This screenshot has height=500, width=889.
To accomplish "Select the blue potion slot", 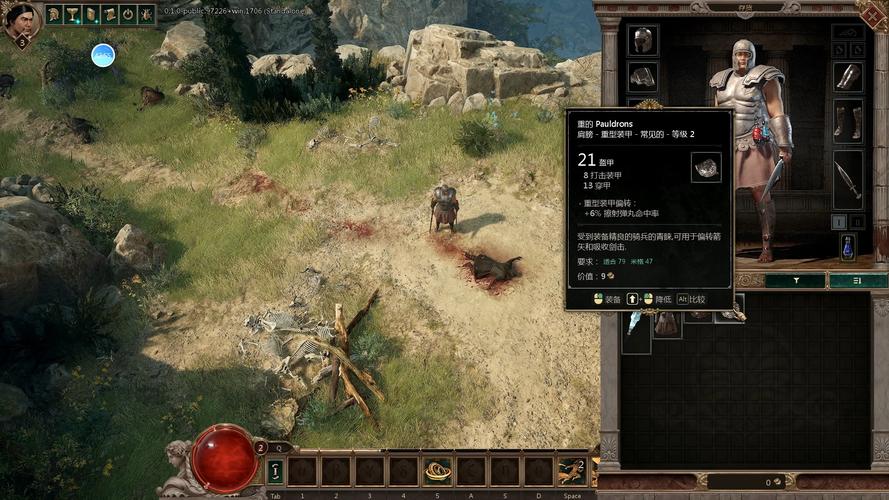I will pyautogui.click(x=848, y=246).
